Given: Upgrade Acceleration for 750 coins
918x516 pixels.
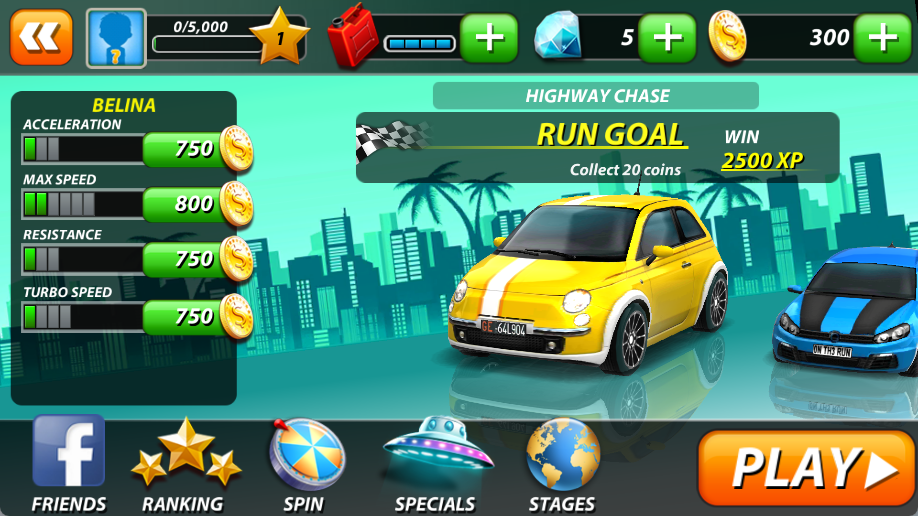Looking at the screenshot, I should (x=197, y=149).
